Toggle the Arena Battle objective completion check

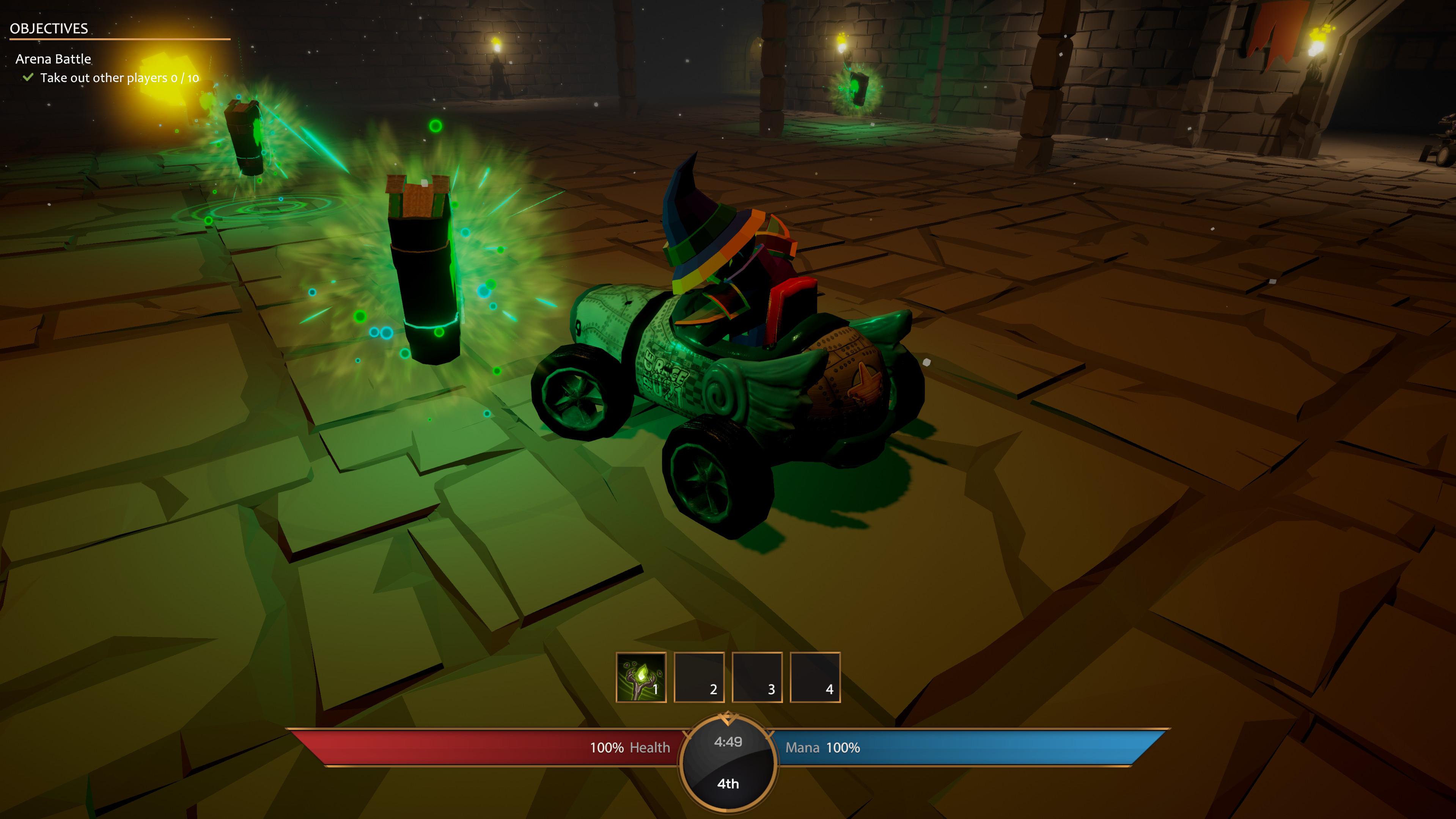click(27, 78)
